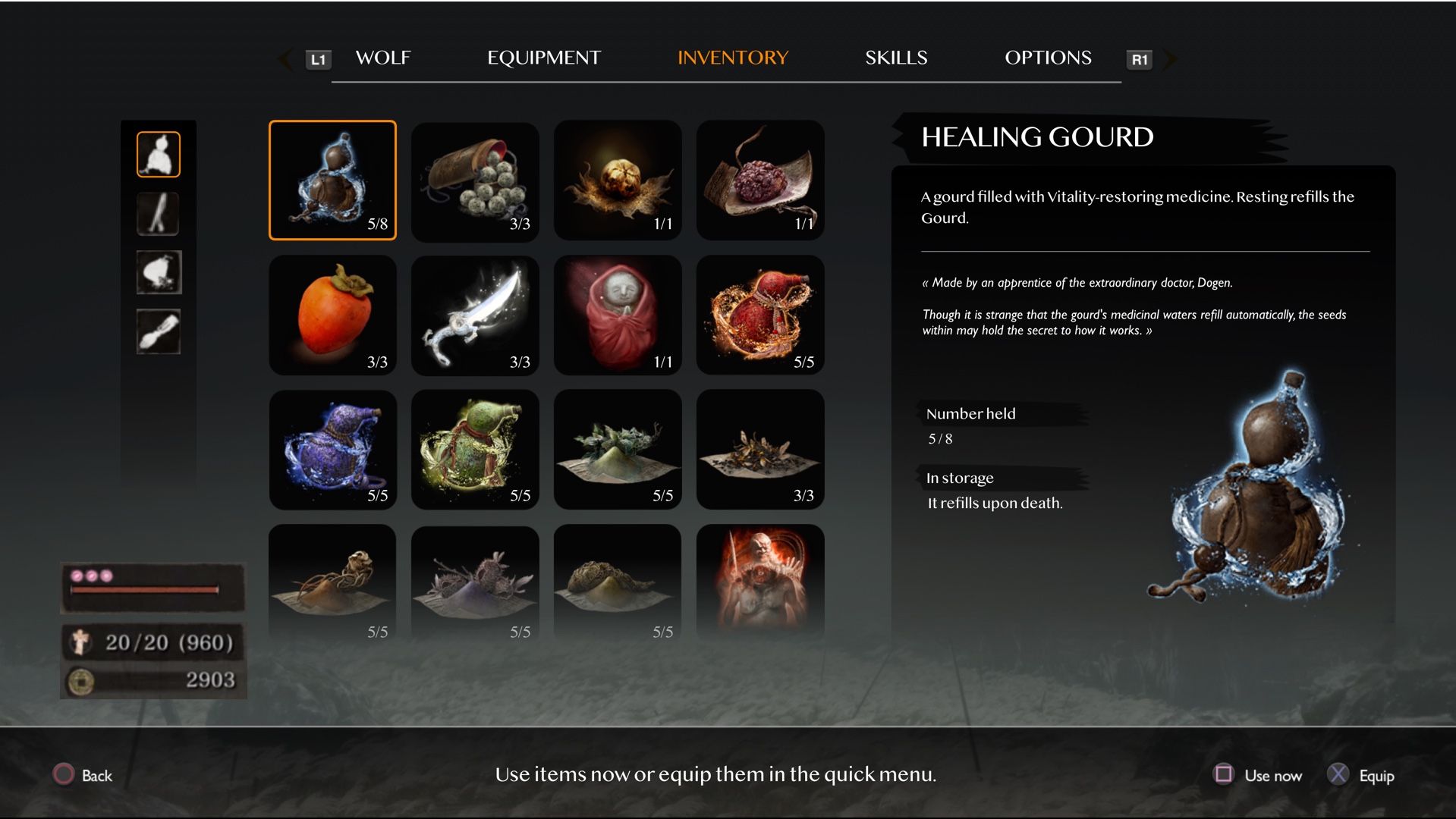The width and height of the screenshot is (1456, 819).
Task: Go to the Skills tab
Action: 895,58
